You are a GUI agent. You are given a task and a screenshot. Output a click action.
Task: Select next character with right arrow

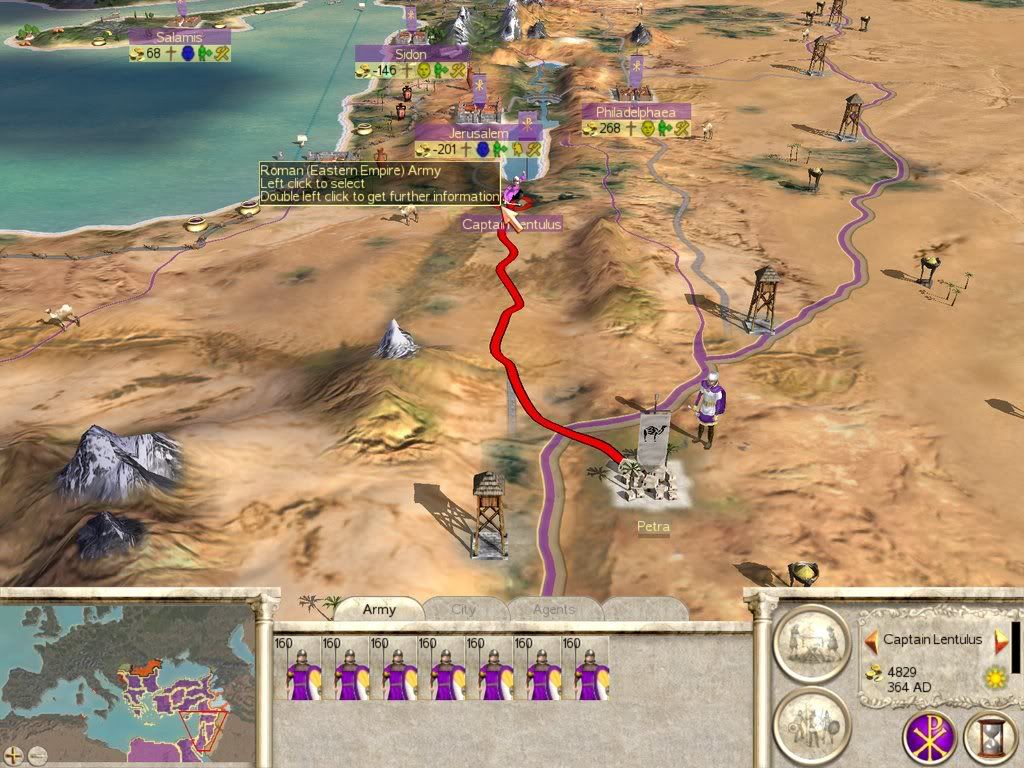[1000, 640]
